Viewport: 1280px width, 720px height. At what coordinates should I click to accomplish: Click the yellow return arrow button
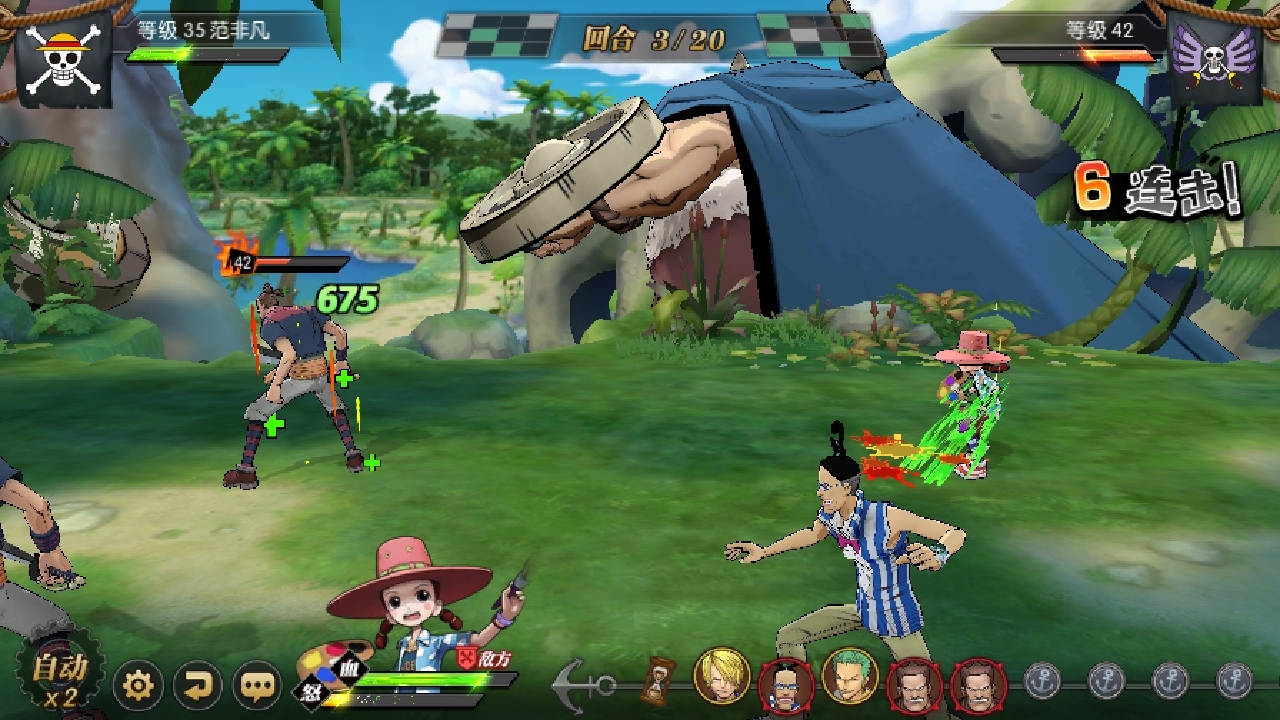pyautogui.click(x=198, y=686)
